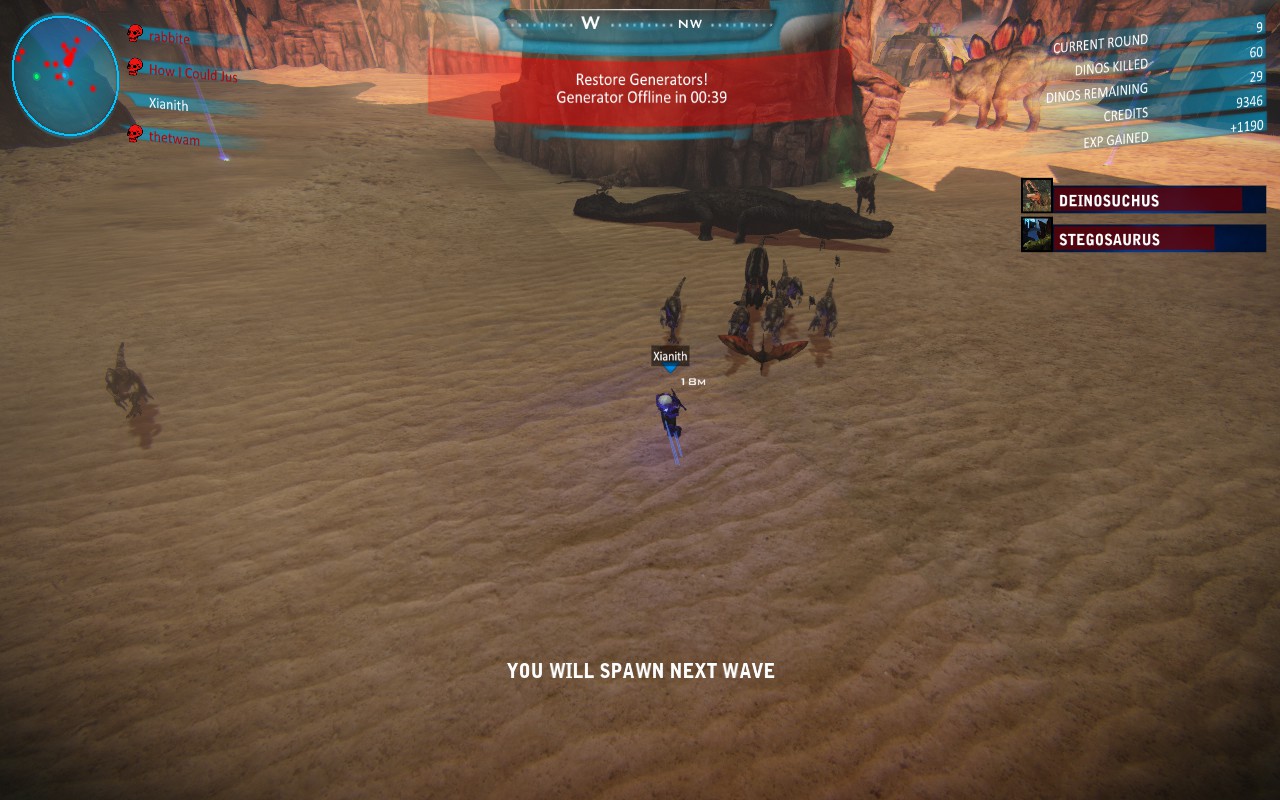Click the compass heading strip
Screen dimensions: 1280x800
[x=641, y=22]
